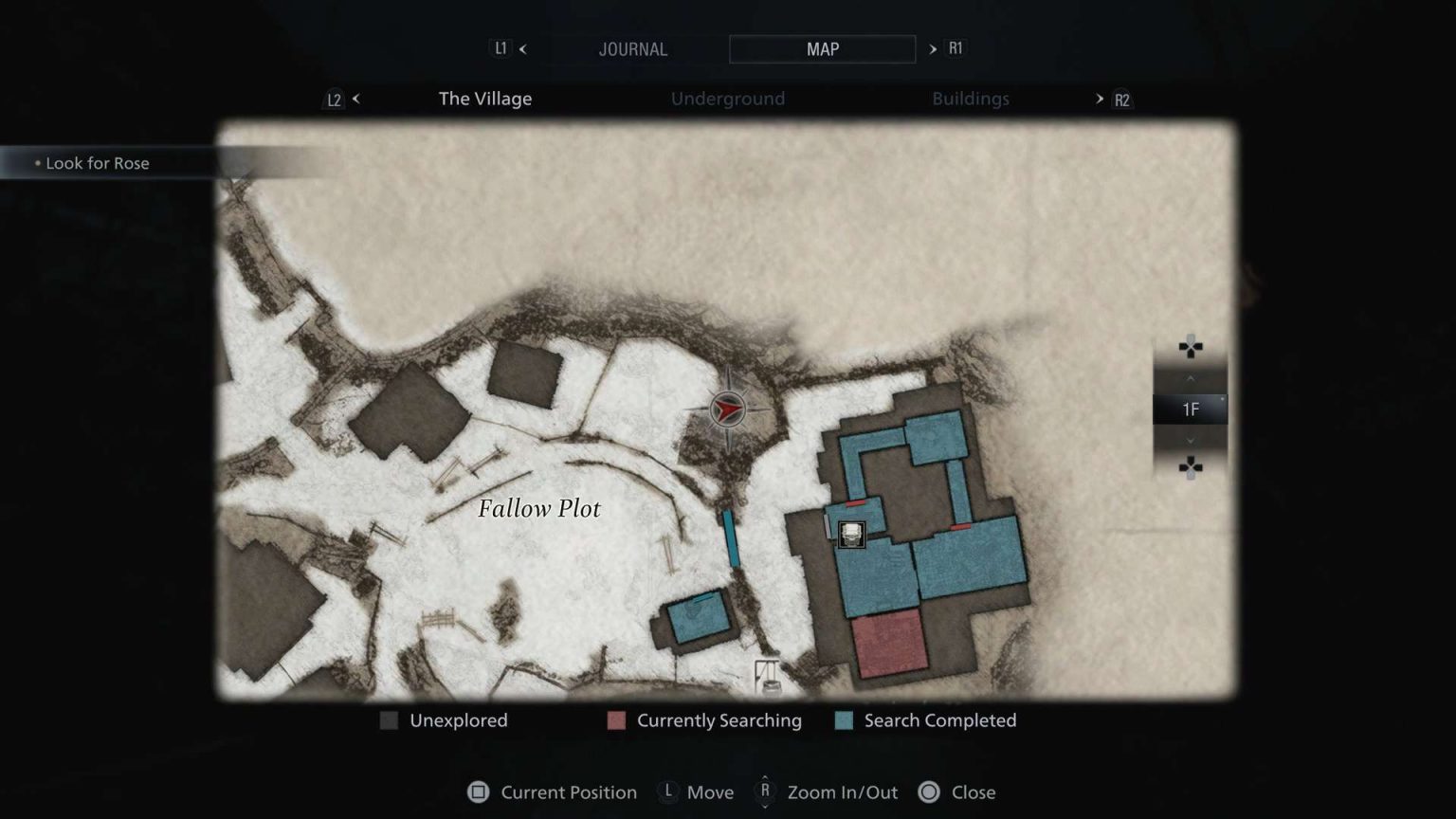Screen dimensions: 1456x819
Task: Click the red Currently Searching legend swatch
Action: point(616,720)
